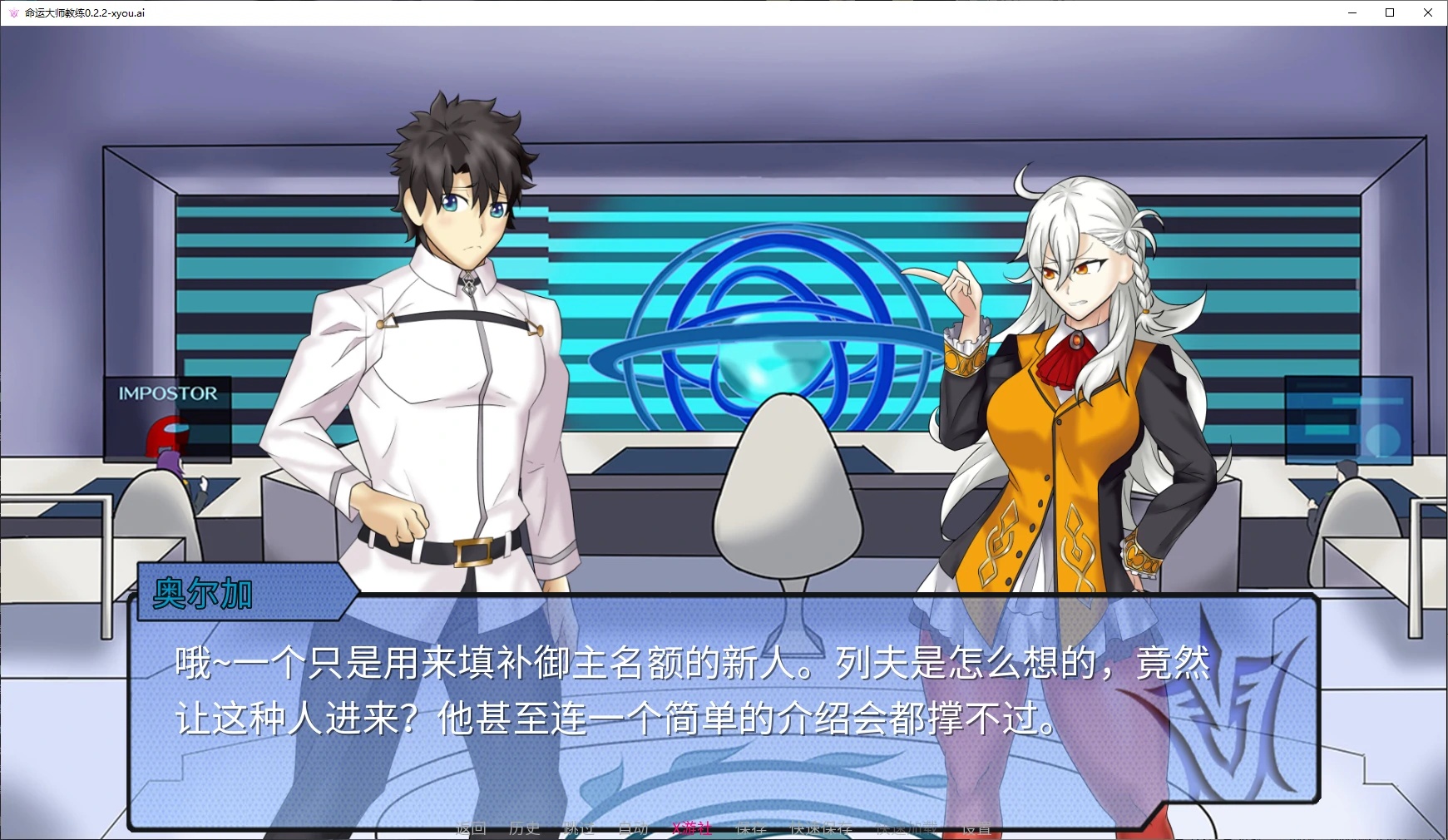Trigger 快速保存 quick save
The height and width of the screenshot is (840, 1448).
[x=821, y=828]
